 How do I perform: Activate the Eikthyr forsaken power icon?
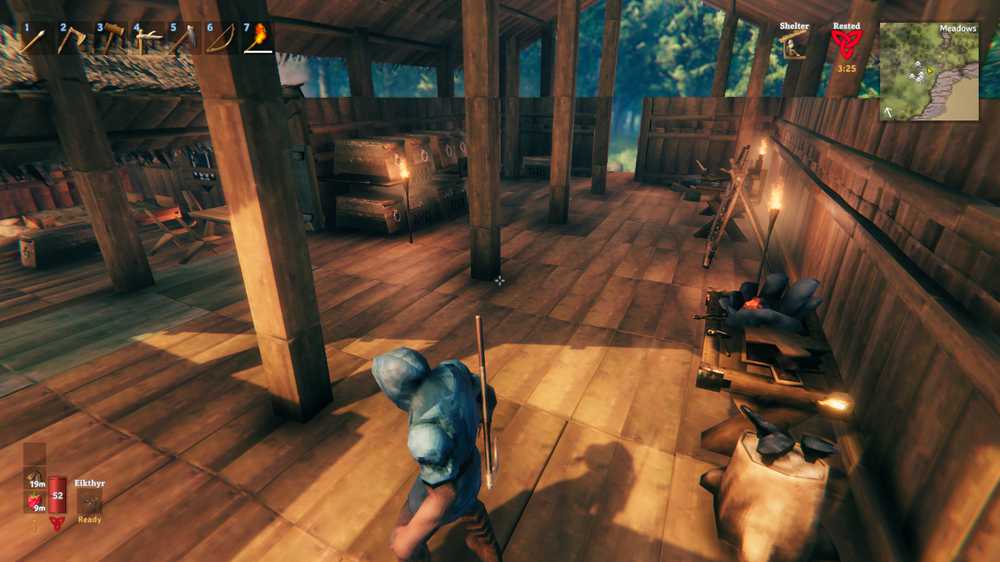90,502
